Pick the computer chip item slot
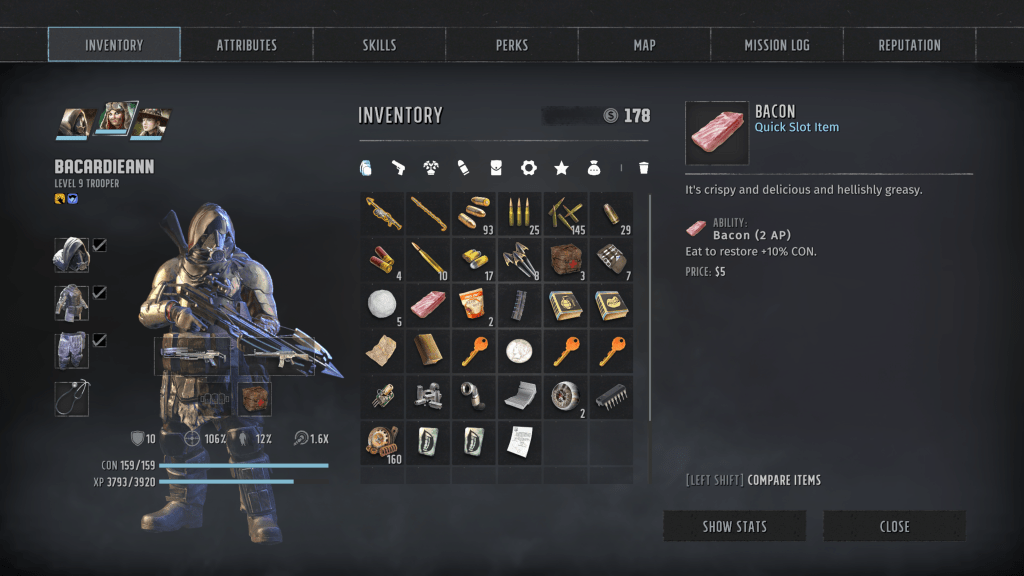 click(611, 397)
